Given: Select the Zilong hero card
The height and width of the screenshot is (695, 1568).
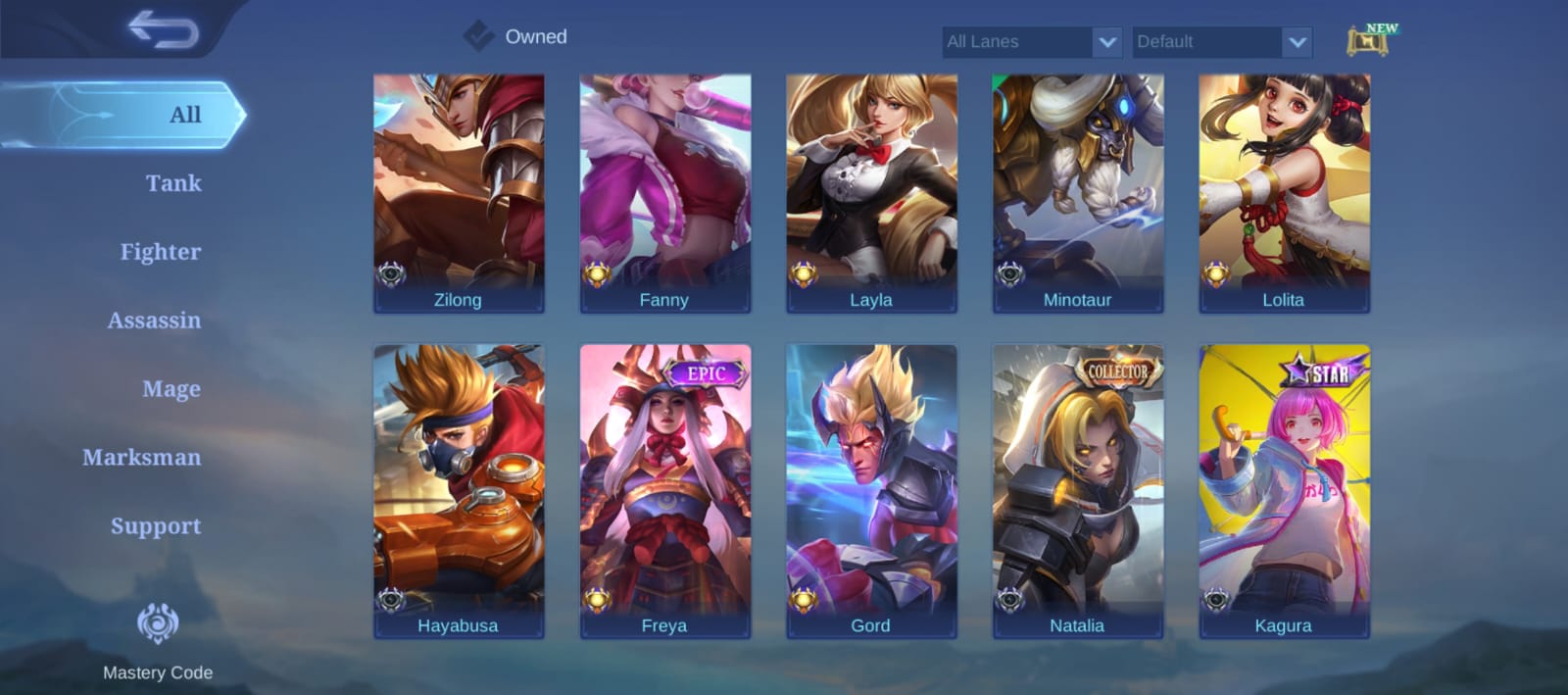Looking at the screenshot, I should tap(459, 193).
